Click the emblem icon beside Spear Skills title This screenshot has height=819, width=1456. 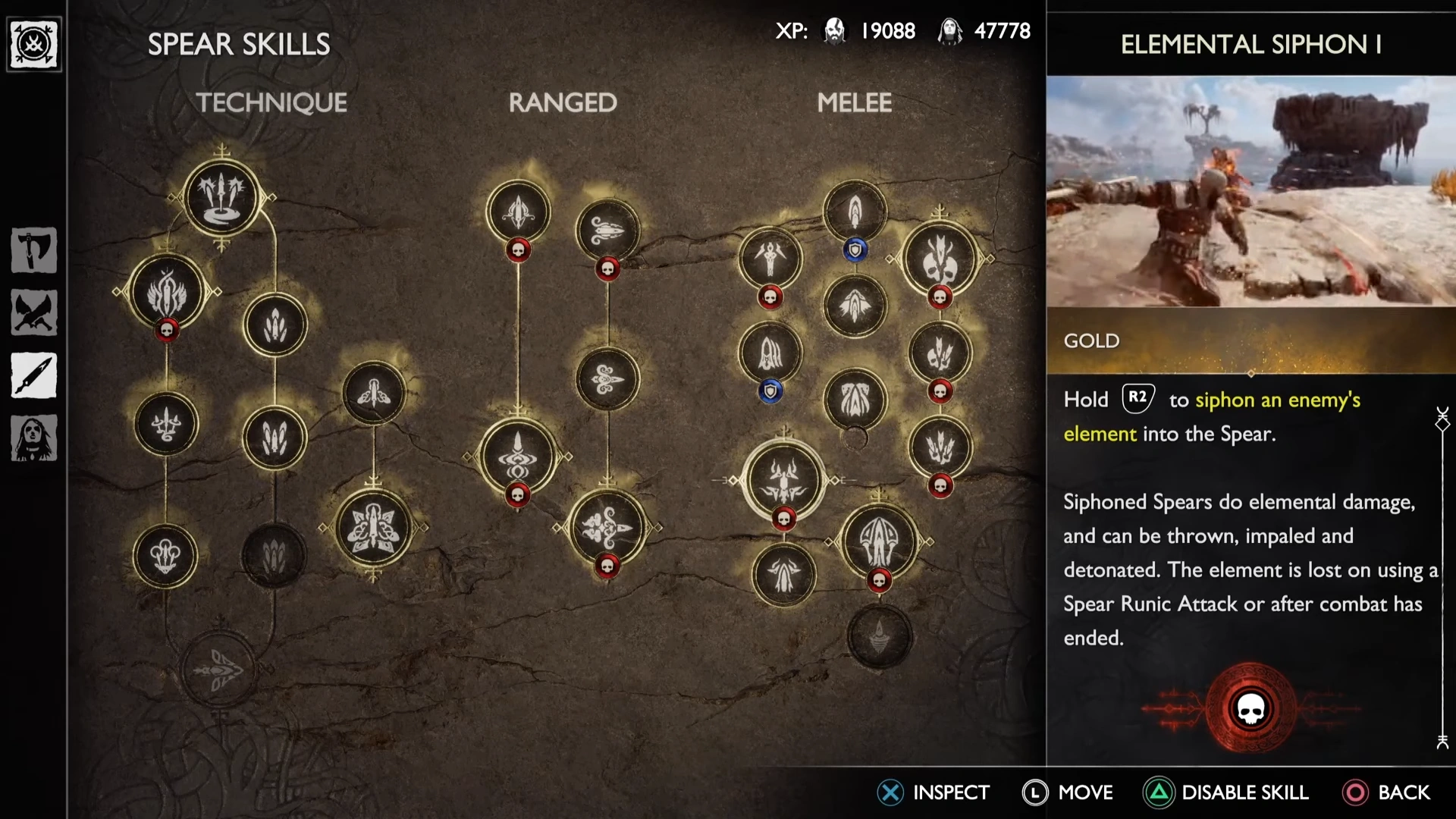[x=34, y=45]
